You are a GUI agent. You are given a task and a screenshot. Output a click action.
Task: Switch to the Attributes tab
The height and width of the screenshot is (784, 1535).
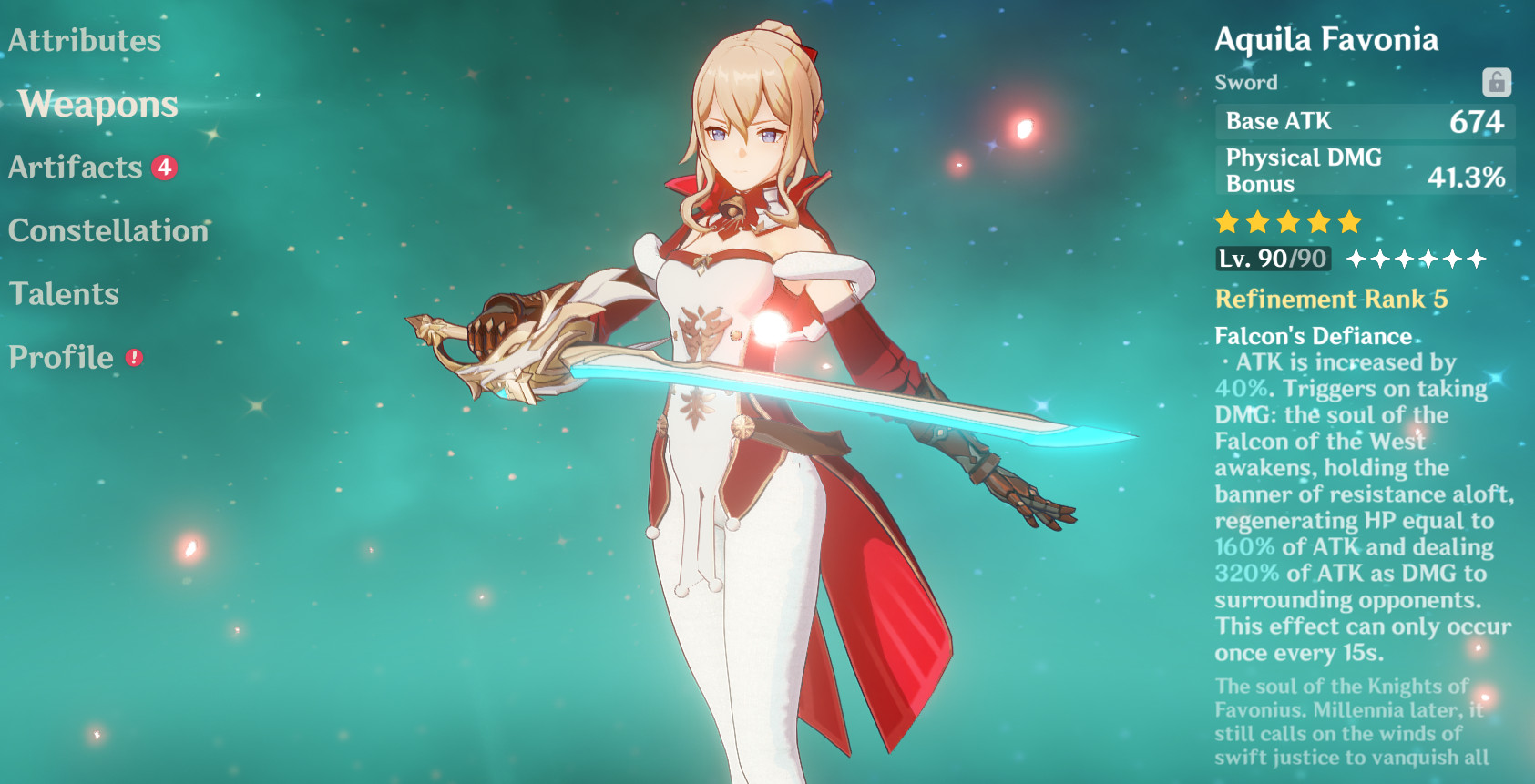click(84, 40)
